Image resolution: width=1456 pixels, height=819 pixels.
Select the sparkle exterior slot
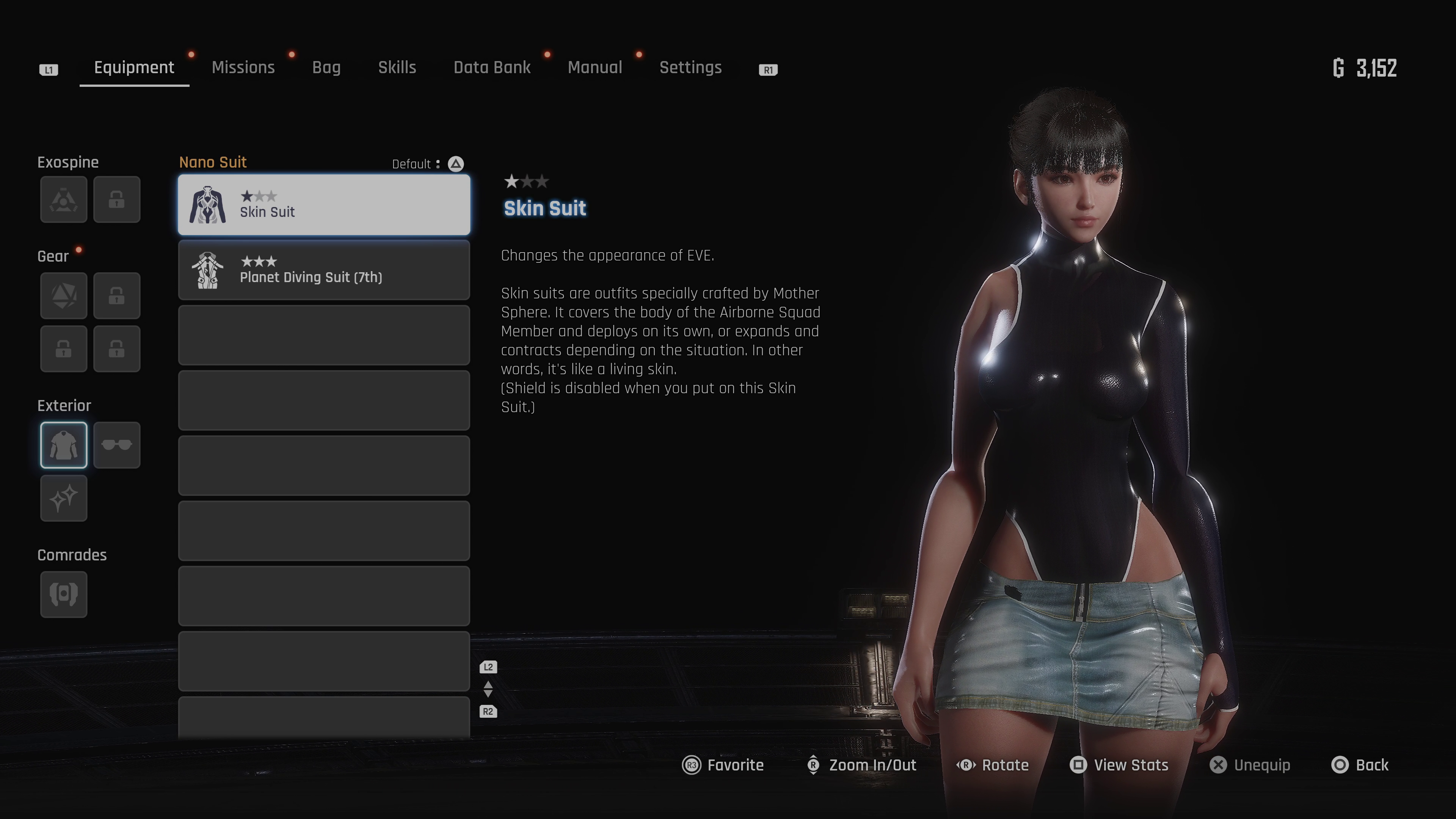[x=64, y=498]
